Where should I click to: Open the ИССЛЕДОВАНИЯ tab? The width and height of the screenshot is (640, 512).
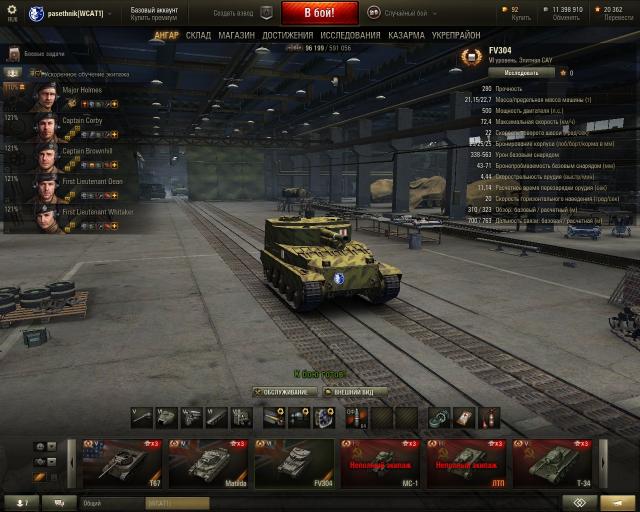350,35
